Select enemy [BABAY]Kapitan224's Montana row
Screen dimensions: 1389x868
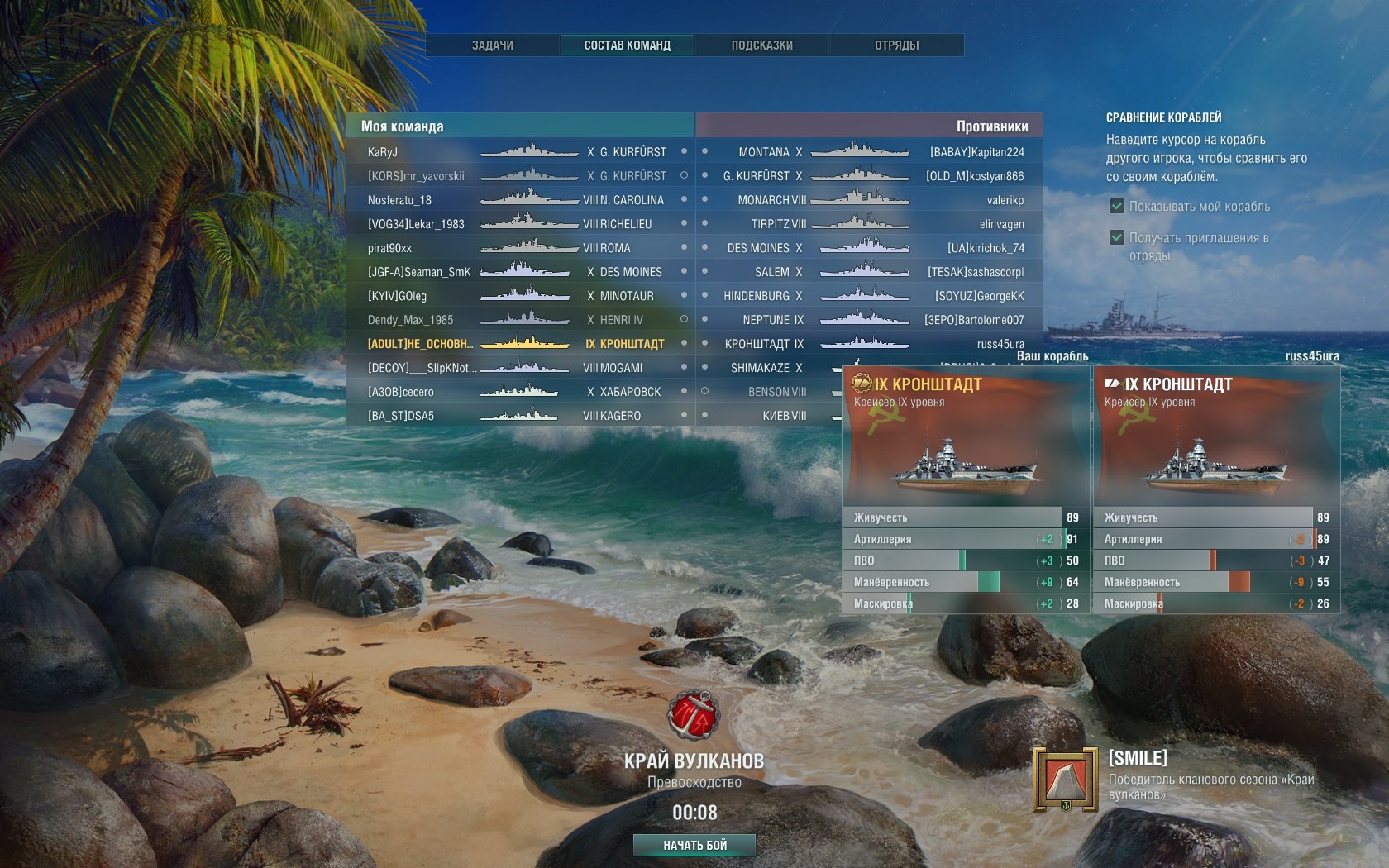click(868, 152)
